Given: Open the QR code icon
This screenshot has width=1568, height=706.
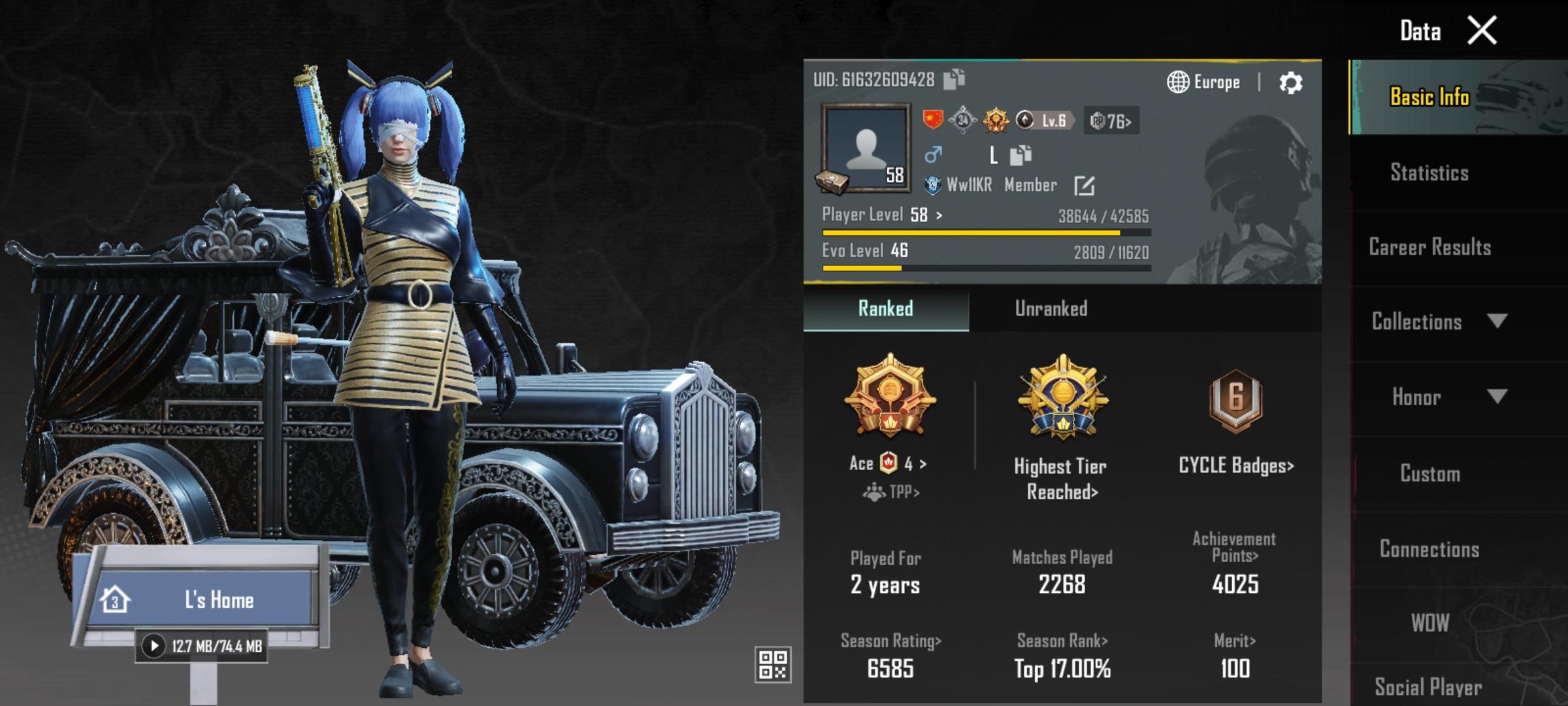Looking at the screenshot, I should click(x=773, y=665).
